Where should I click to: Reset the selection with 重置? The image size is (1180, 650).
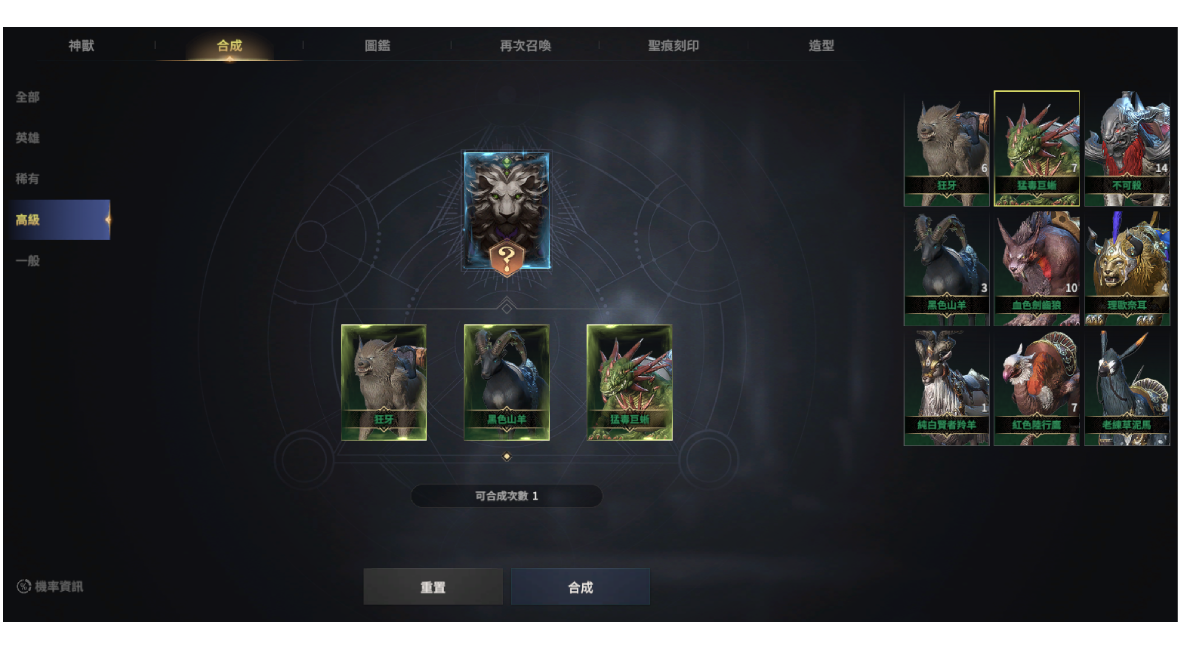click(x=433, y=587)
